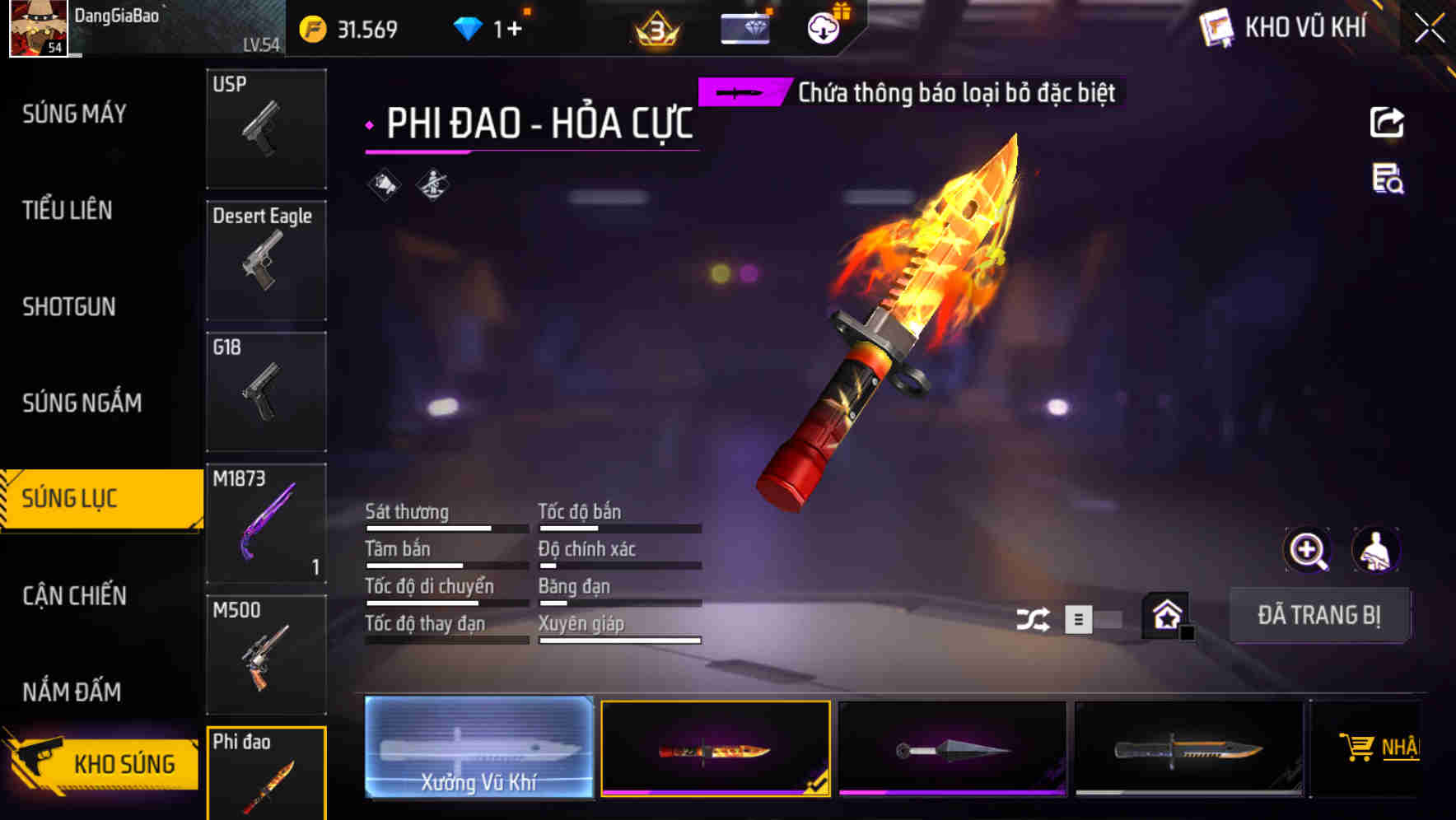Screen dimensions: 1456x820
Task: Select the M1873 weapon thumbnail
Action: click(265, 522)
